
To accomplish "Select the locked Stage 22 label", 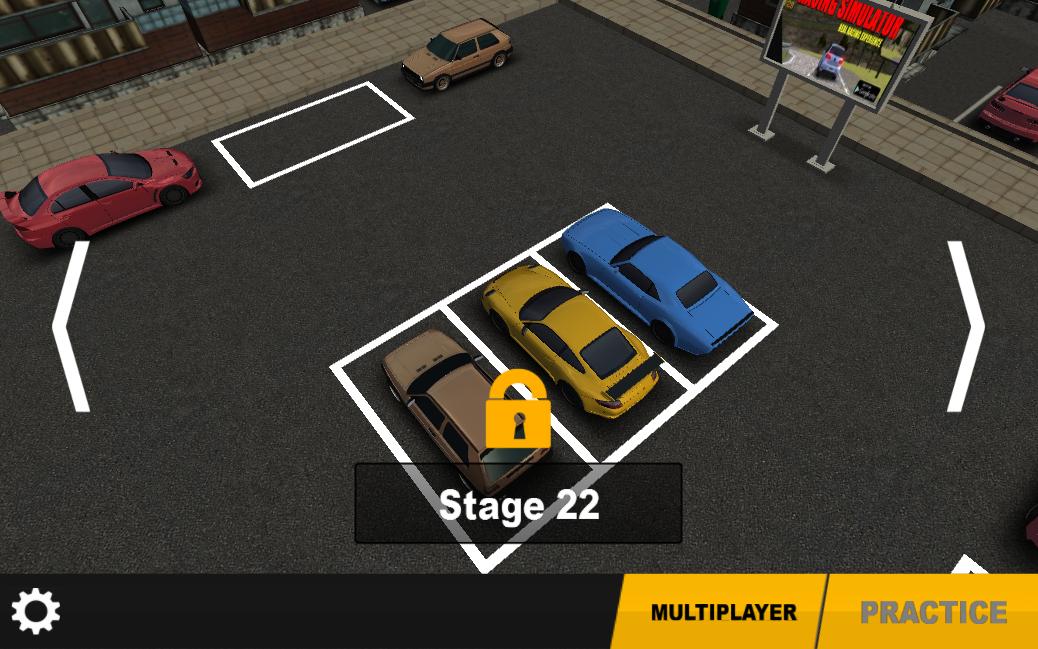I will coord(518,504).
